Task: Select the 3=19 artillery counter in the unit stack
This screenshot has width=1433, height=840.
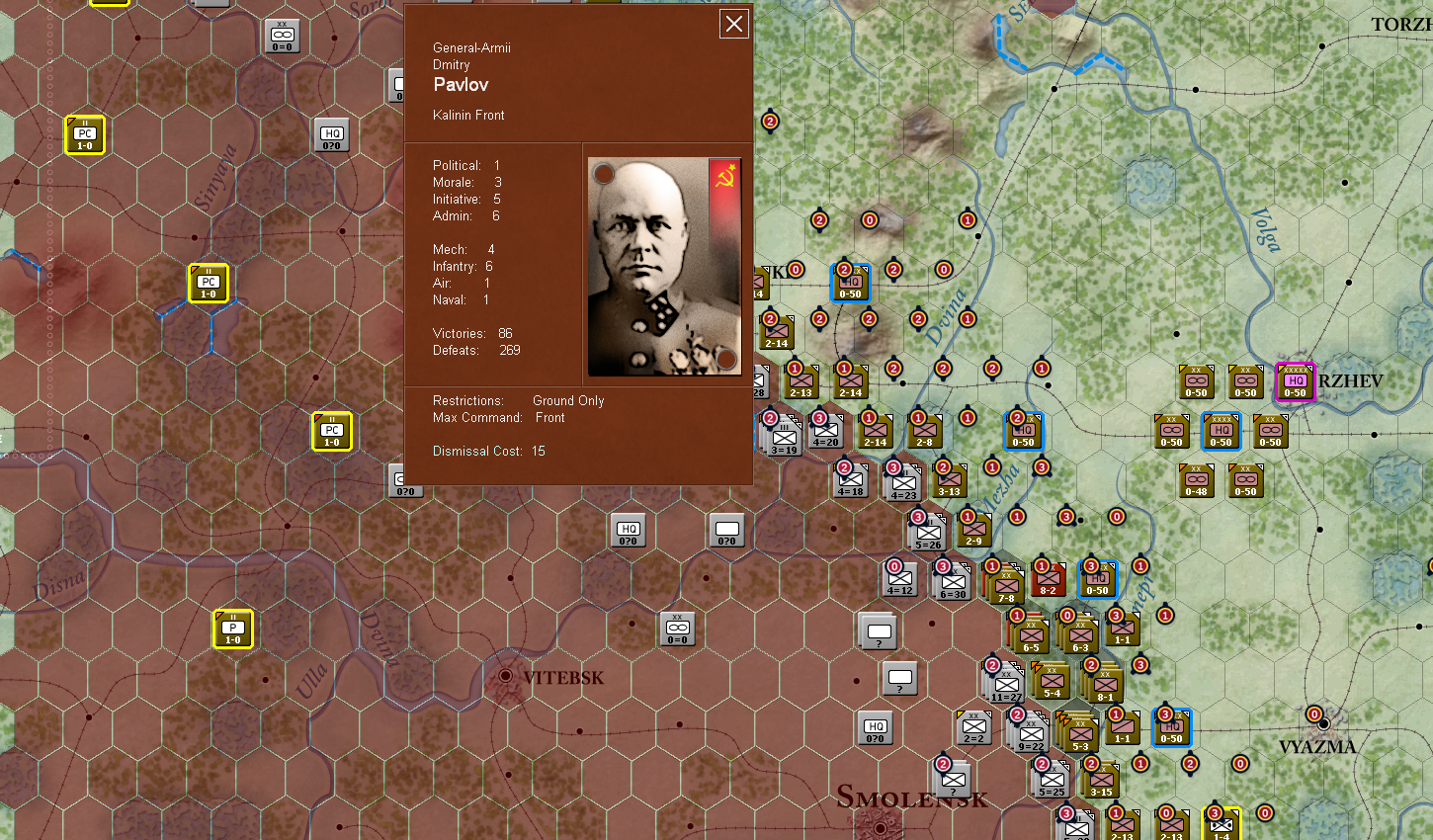Action: coord(784,435)
